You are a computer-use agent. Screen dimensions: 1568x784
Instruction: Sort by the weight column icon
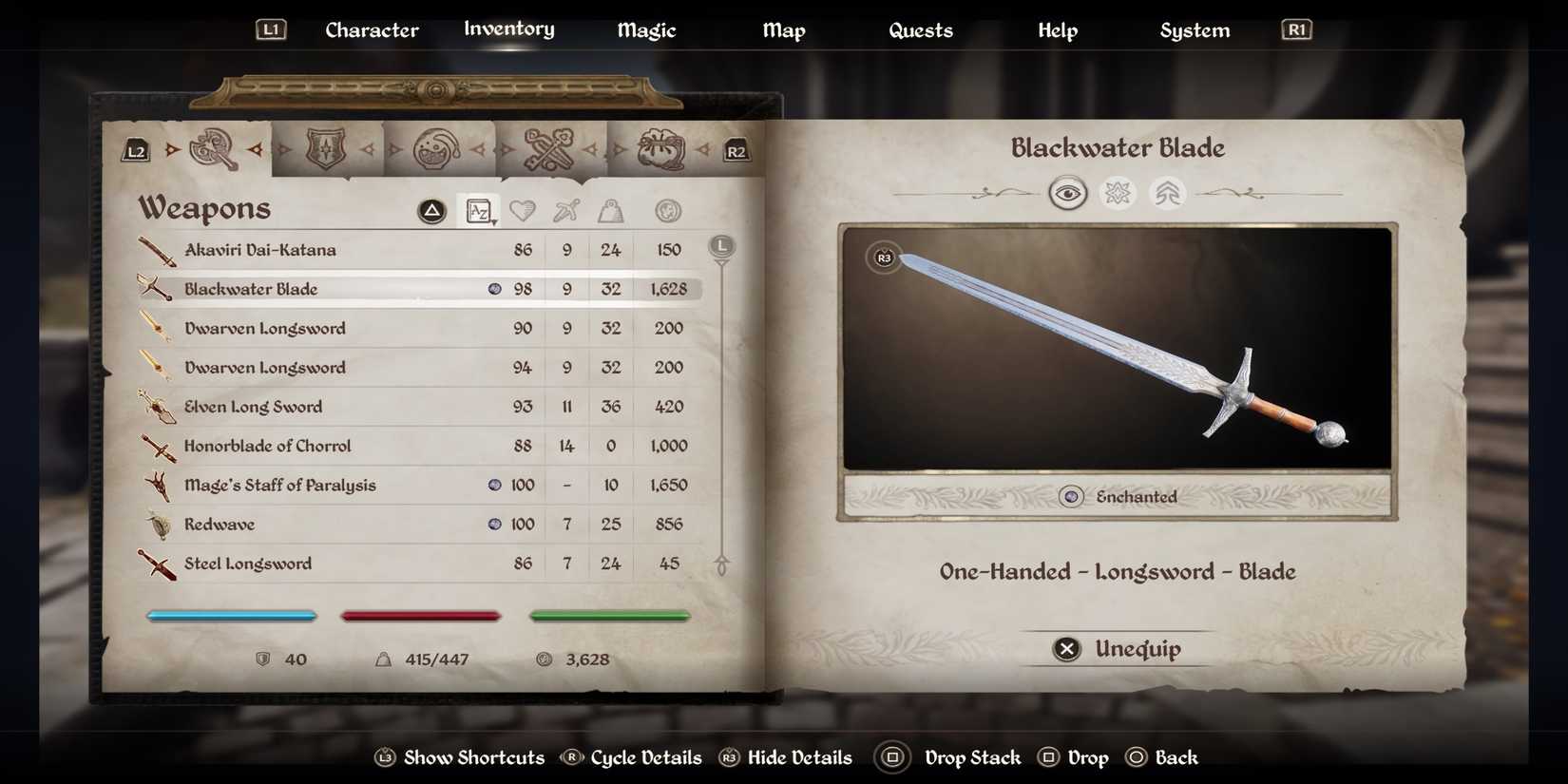point(609,210)
